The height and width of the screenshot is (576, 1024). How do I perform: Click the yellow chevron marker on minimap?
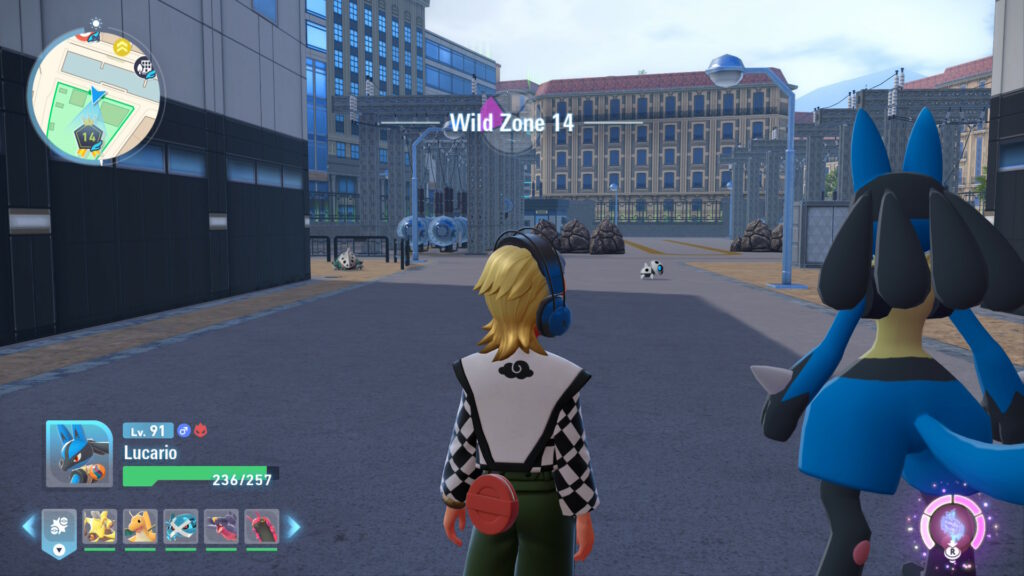(123, 46)
